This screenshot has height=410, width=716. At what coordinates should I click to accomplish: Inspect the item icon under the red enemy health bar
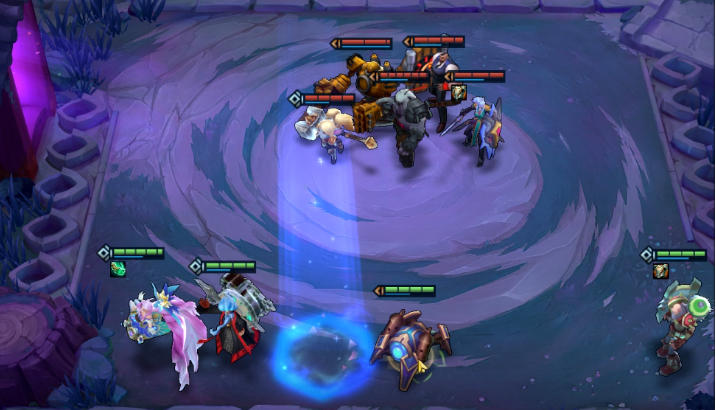tap(459, 91)
